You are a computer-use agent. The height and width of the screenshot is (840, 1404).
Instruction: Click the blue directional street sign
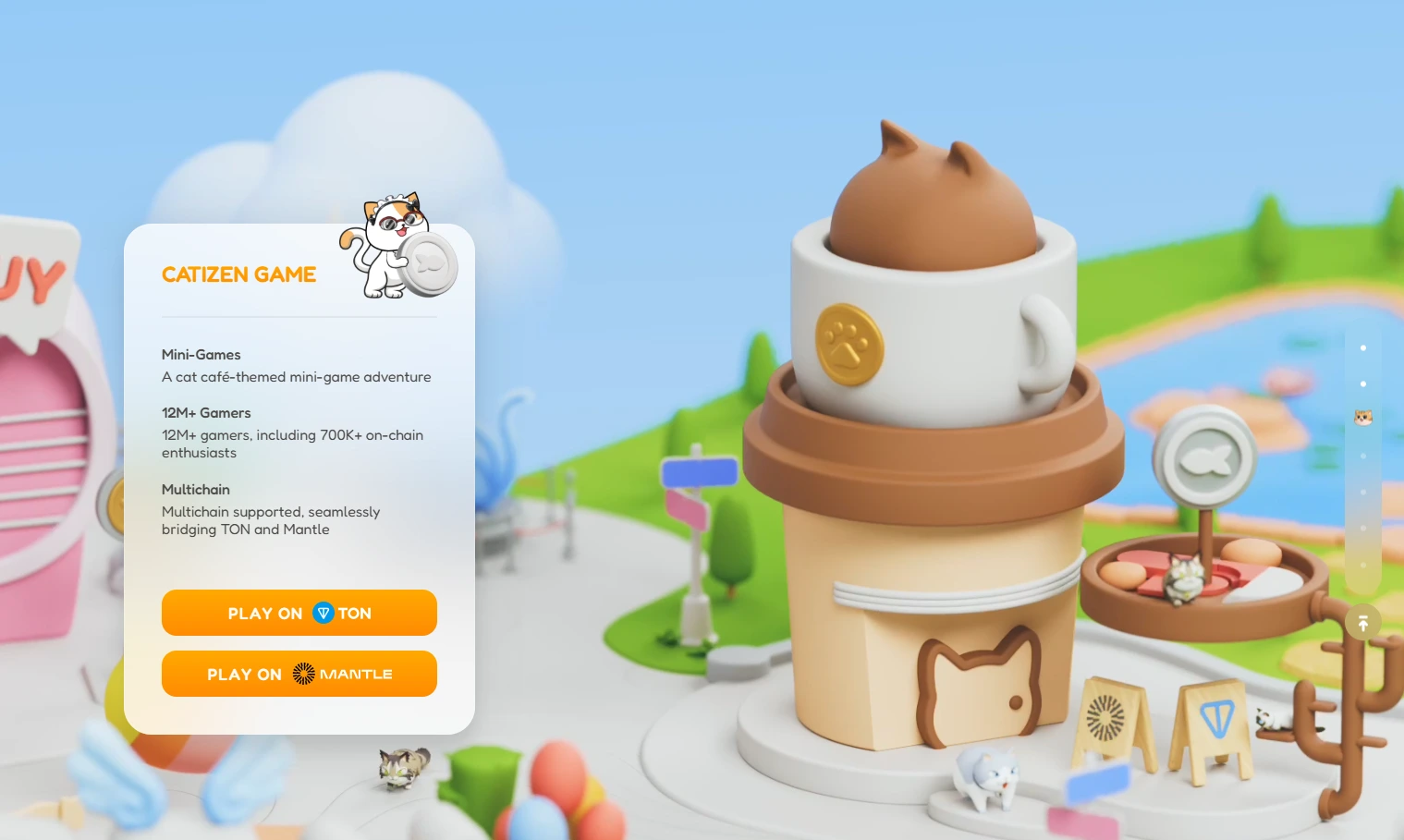coord(698,473)
